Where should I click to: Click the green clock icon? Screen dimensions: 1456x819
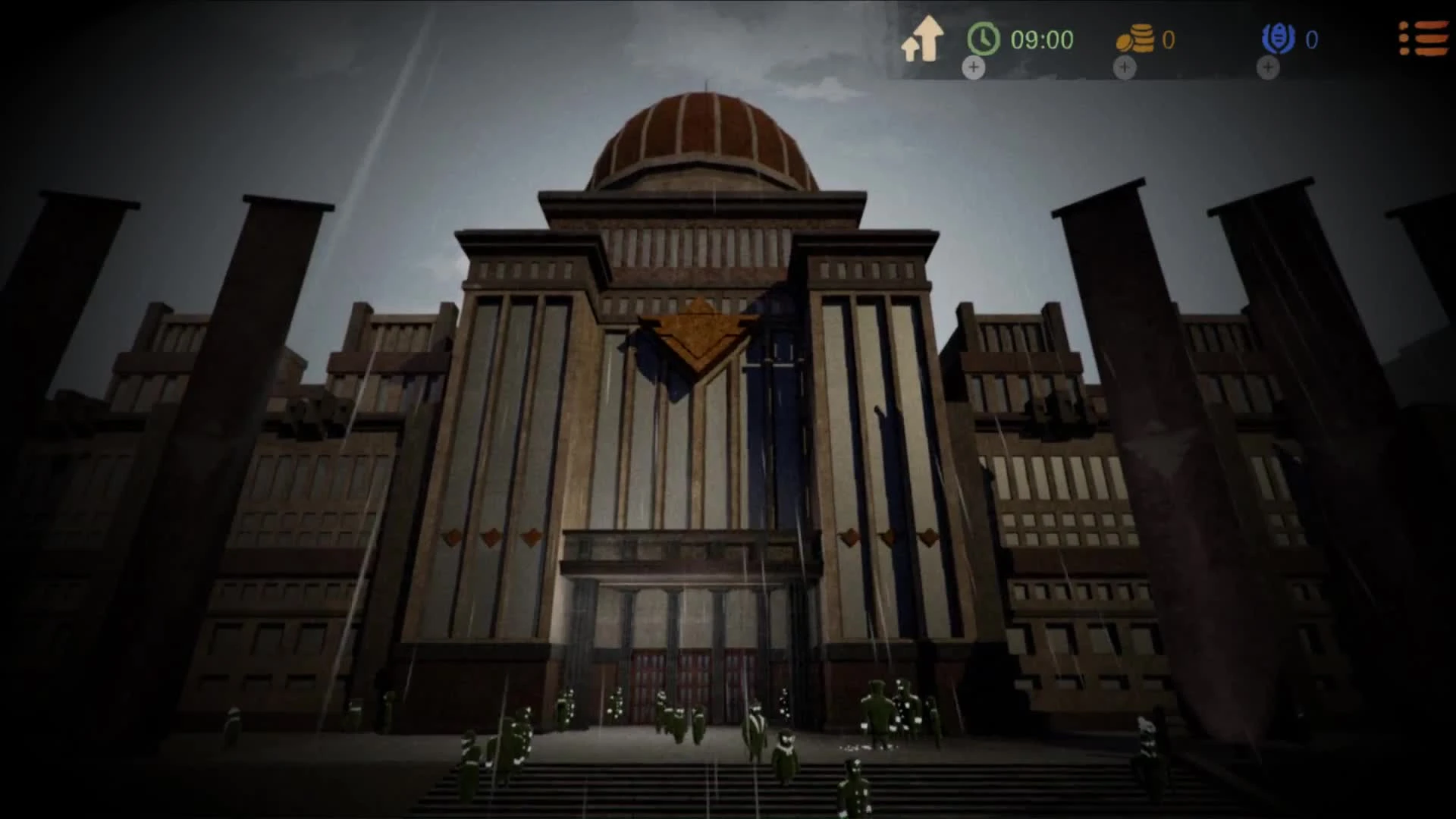click(981, 38)
